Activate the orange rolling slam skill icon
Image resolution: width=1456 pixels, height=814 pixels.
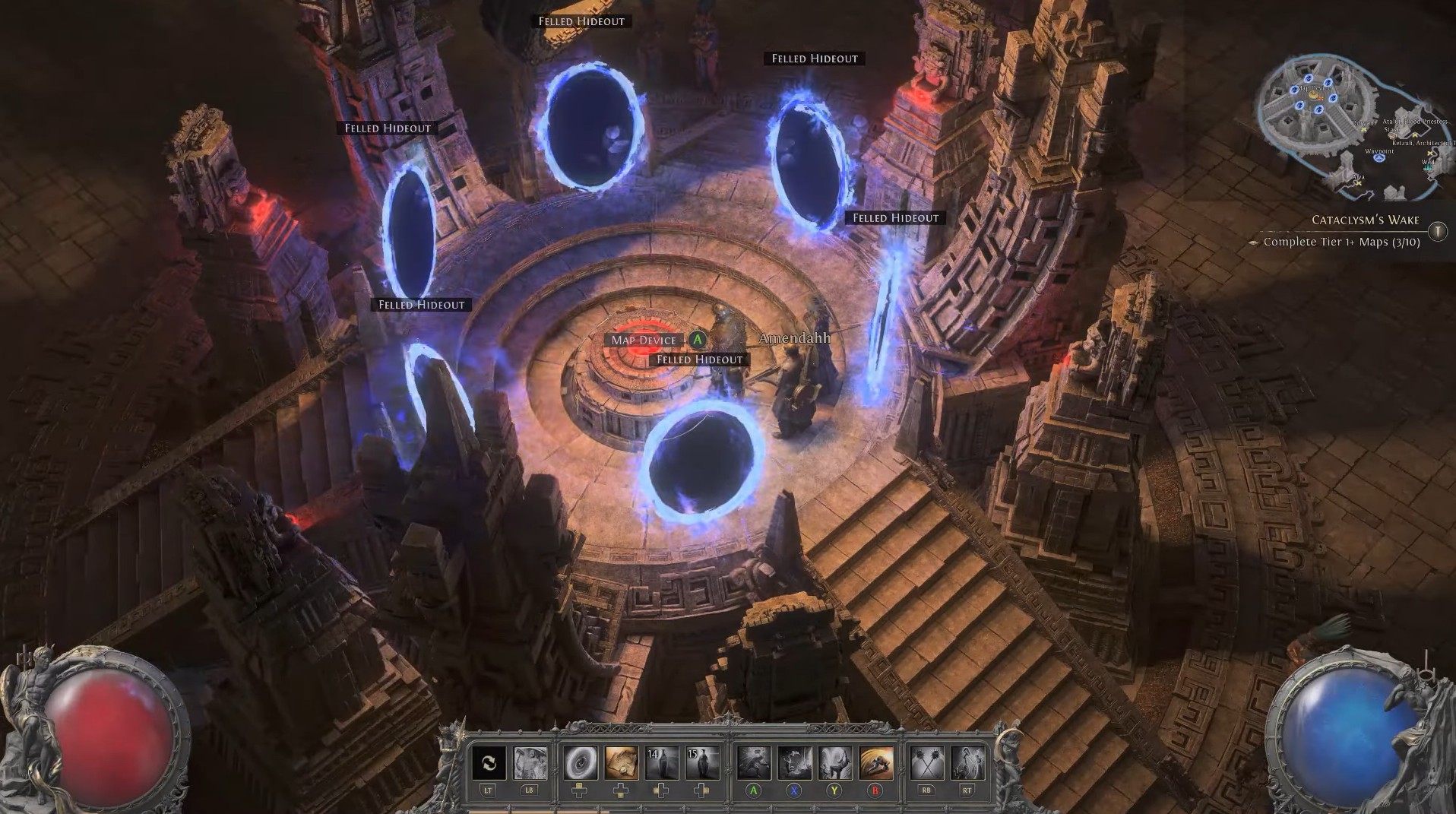[x=875, y=763]
